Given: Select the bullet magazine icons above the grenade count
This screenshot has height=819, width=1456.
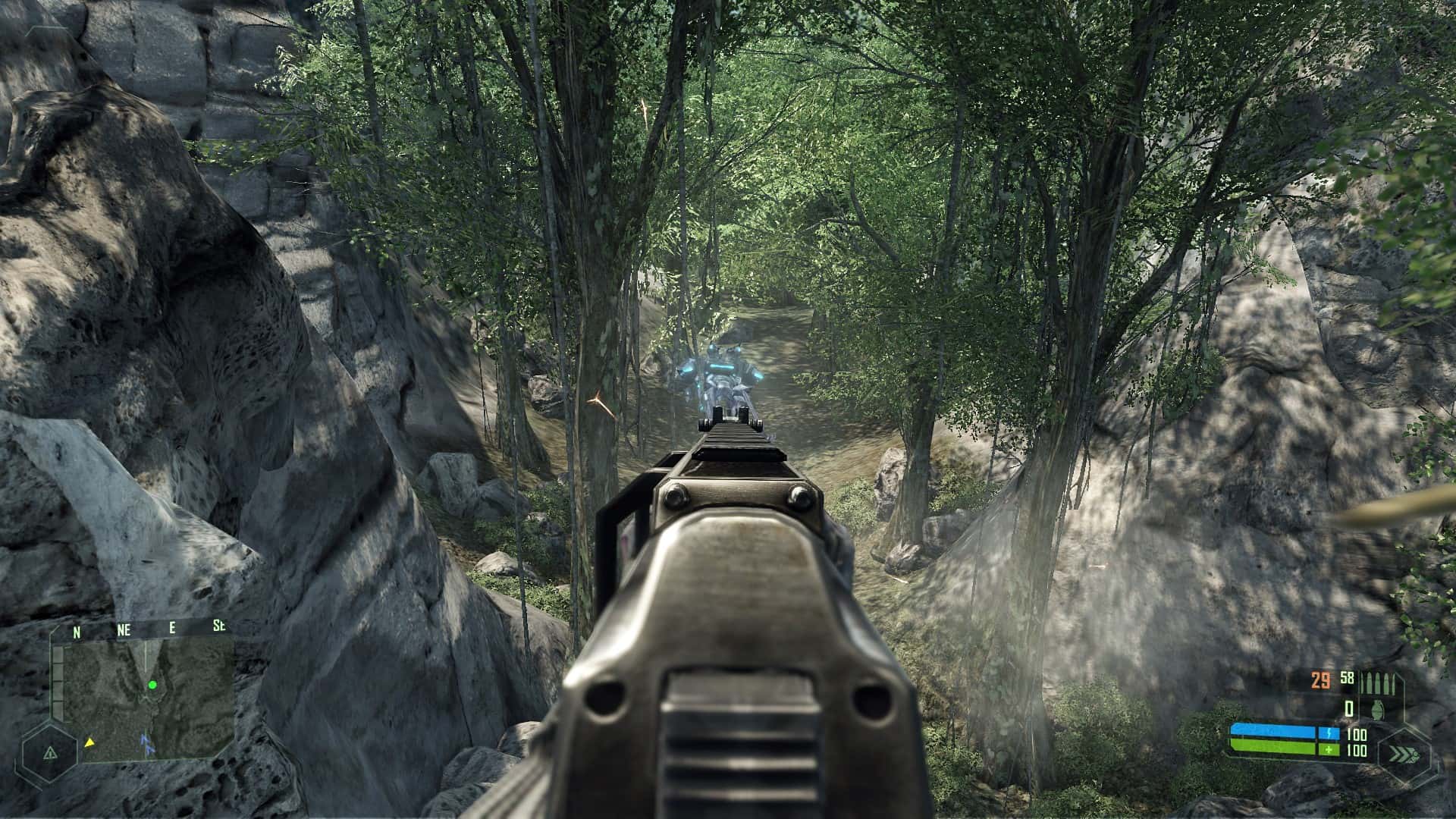Looking at the screenshot, I should pyautogui.click(x=1377, y=682).
